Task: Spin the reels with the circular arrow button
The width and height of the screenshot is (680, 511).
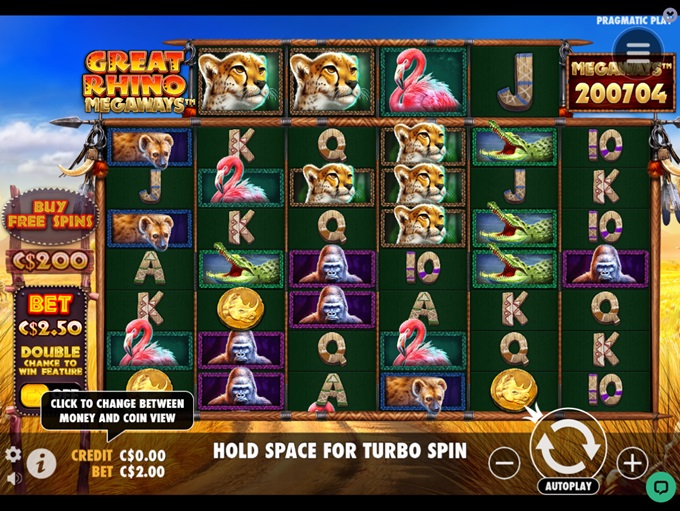Action: (x=567, y=447)
